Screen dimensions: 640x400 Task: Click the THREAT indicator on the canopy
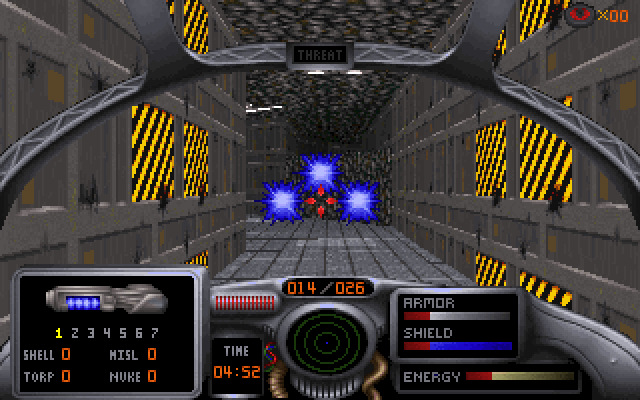(320, 55)
